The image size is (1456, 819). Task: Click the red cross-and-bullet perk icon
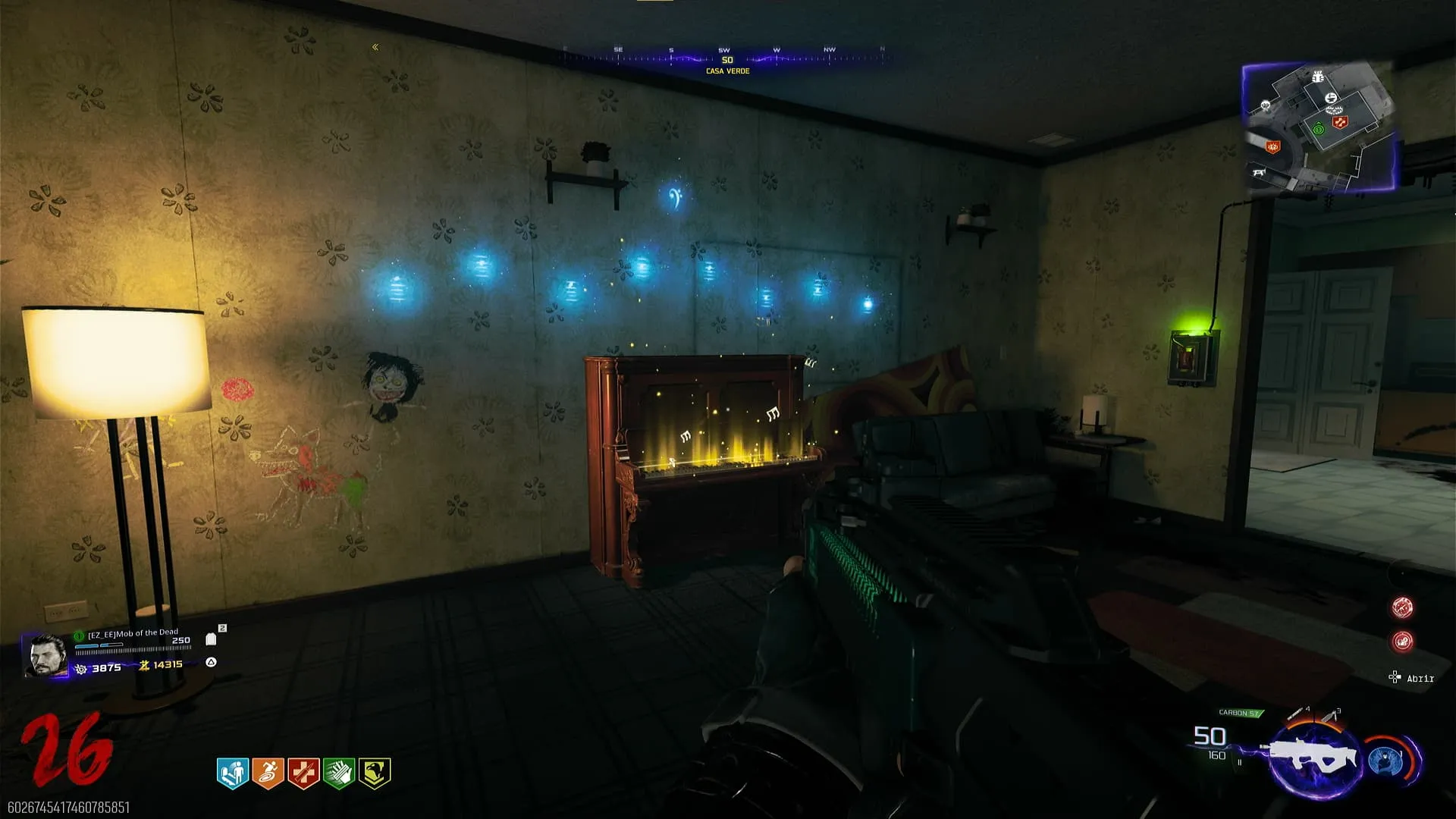[x=303, y=773]
